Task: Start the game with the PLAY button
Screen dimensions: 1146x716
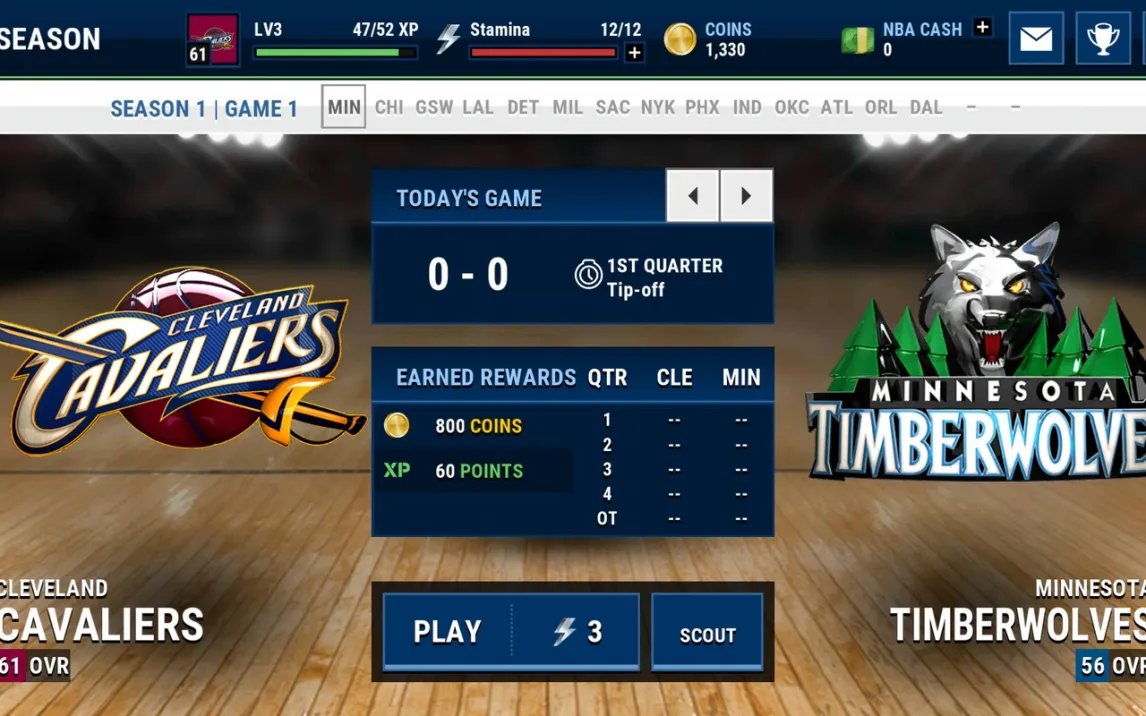Action: 510,631
